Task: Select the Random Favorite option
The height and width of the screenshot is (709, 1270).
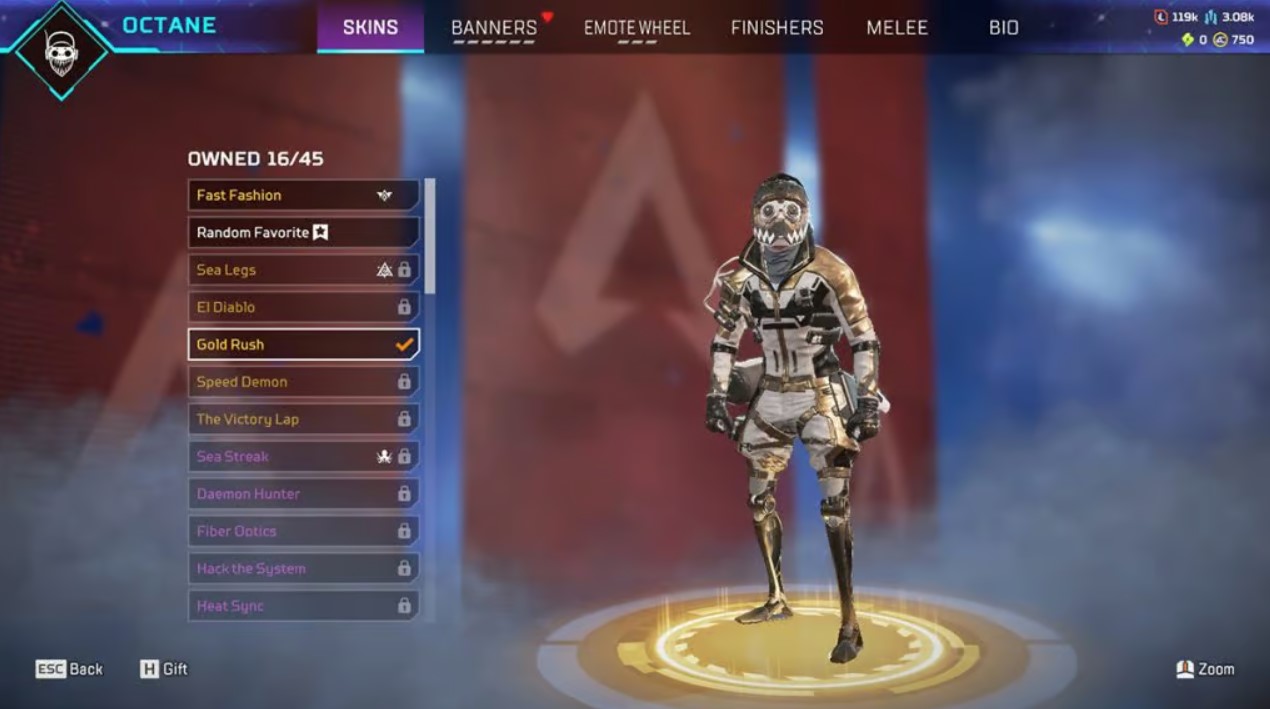Action: pos(303,232)
